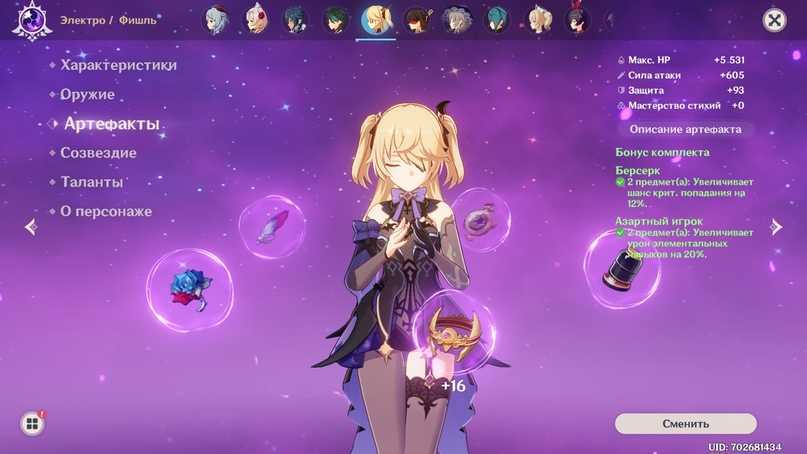807x454 pixels.
Task: Open Описание артефакта
Action: click(x=685, y=129)
